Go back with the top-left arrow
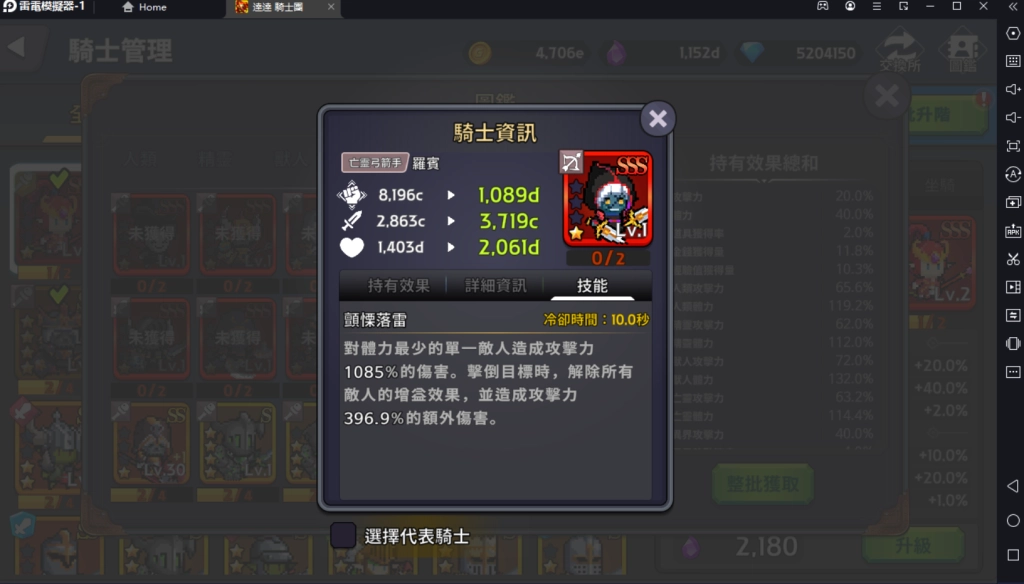 pos(16,48)
